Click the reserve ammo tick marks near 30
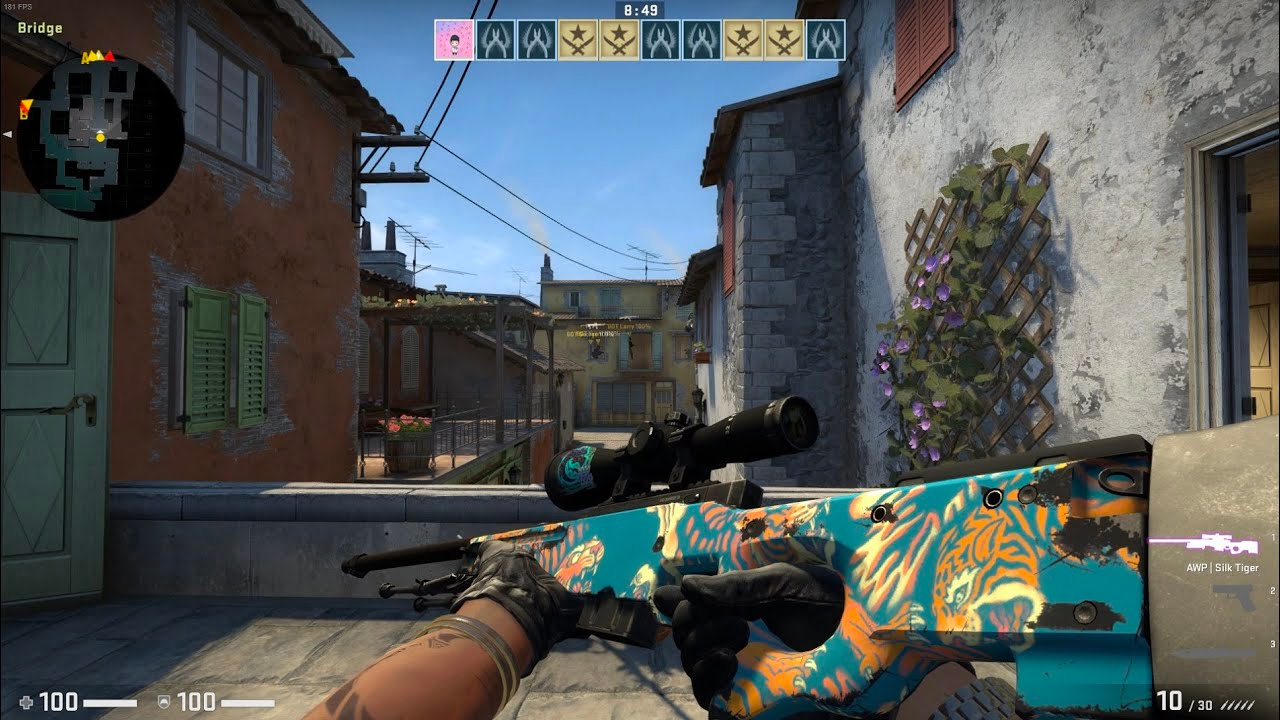The image size is (1280, 720). 1237,705
